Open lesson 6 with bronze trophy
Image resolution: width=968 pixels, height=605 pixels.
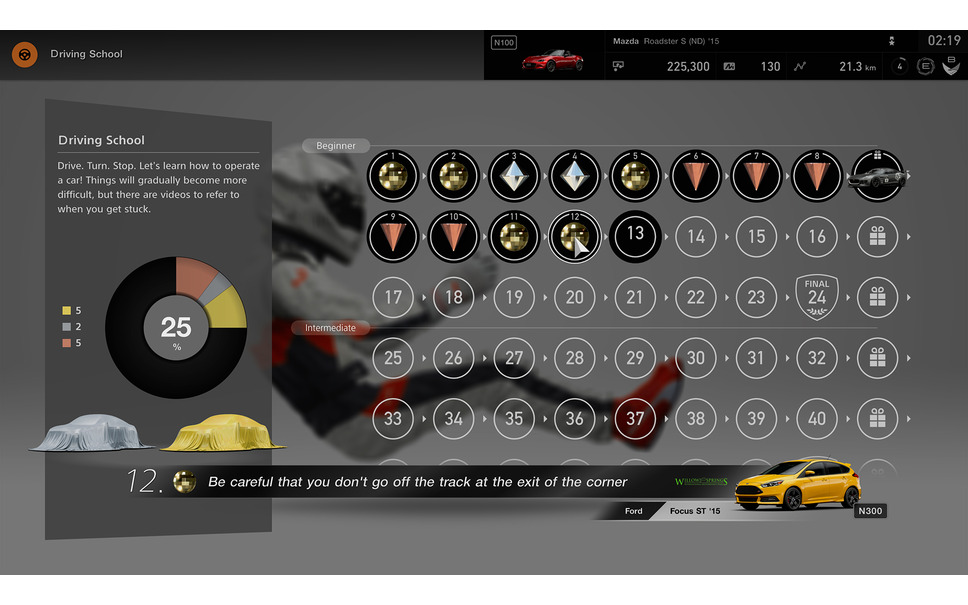pos(696,176)
